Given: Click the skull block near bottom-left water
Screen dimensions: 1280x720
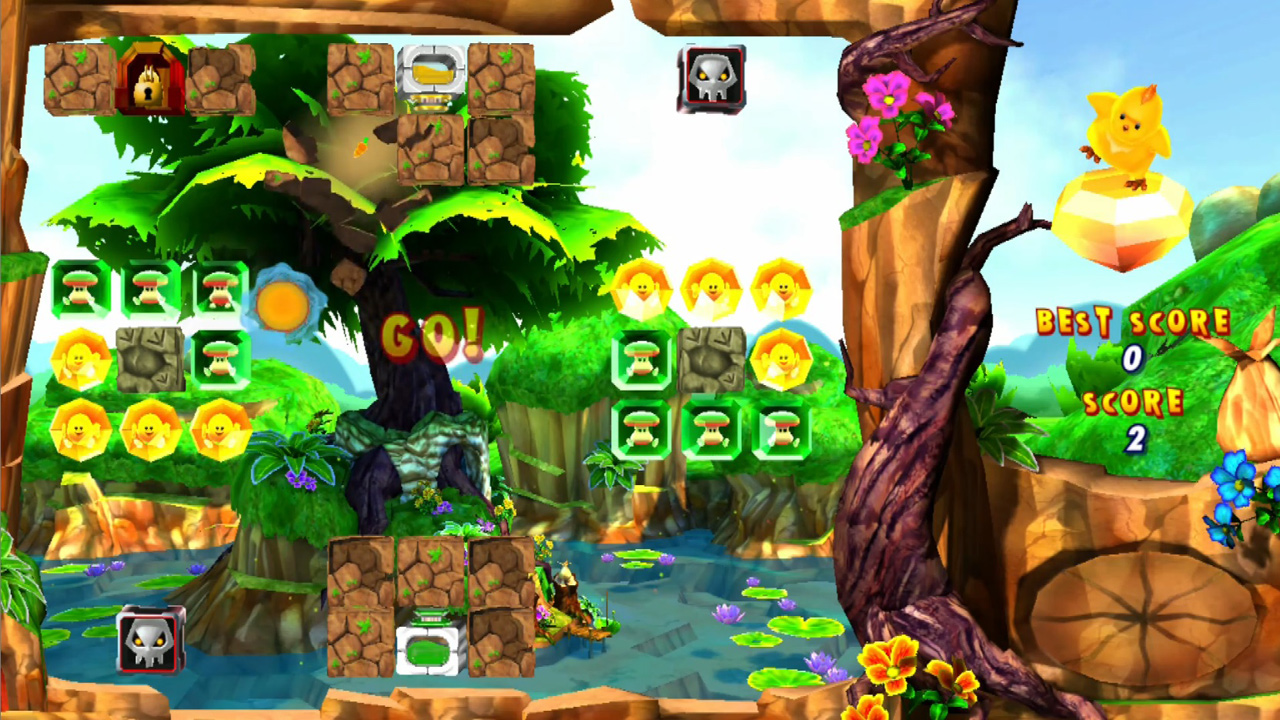Looking at the screenshot, I should 148,637.
